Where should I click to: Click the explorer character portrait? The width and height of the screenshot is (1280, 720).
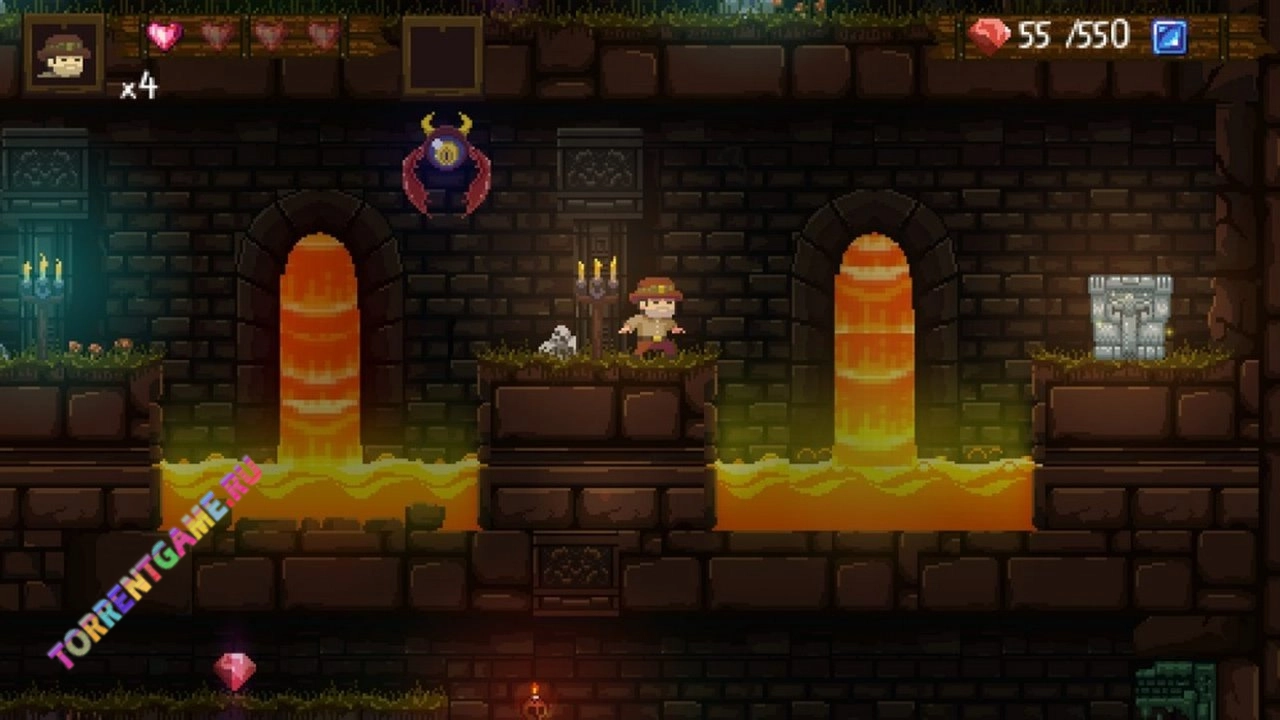coord(64,53)
